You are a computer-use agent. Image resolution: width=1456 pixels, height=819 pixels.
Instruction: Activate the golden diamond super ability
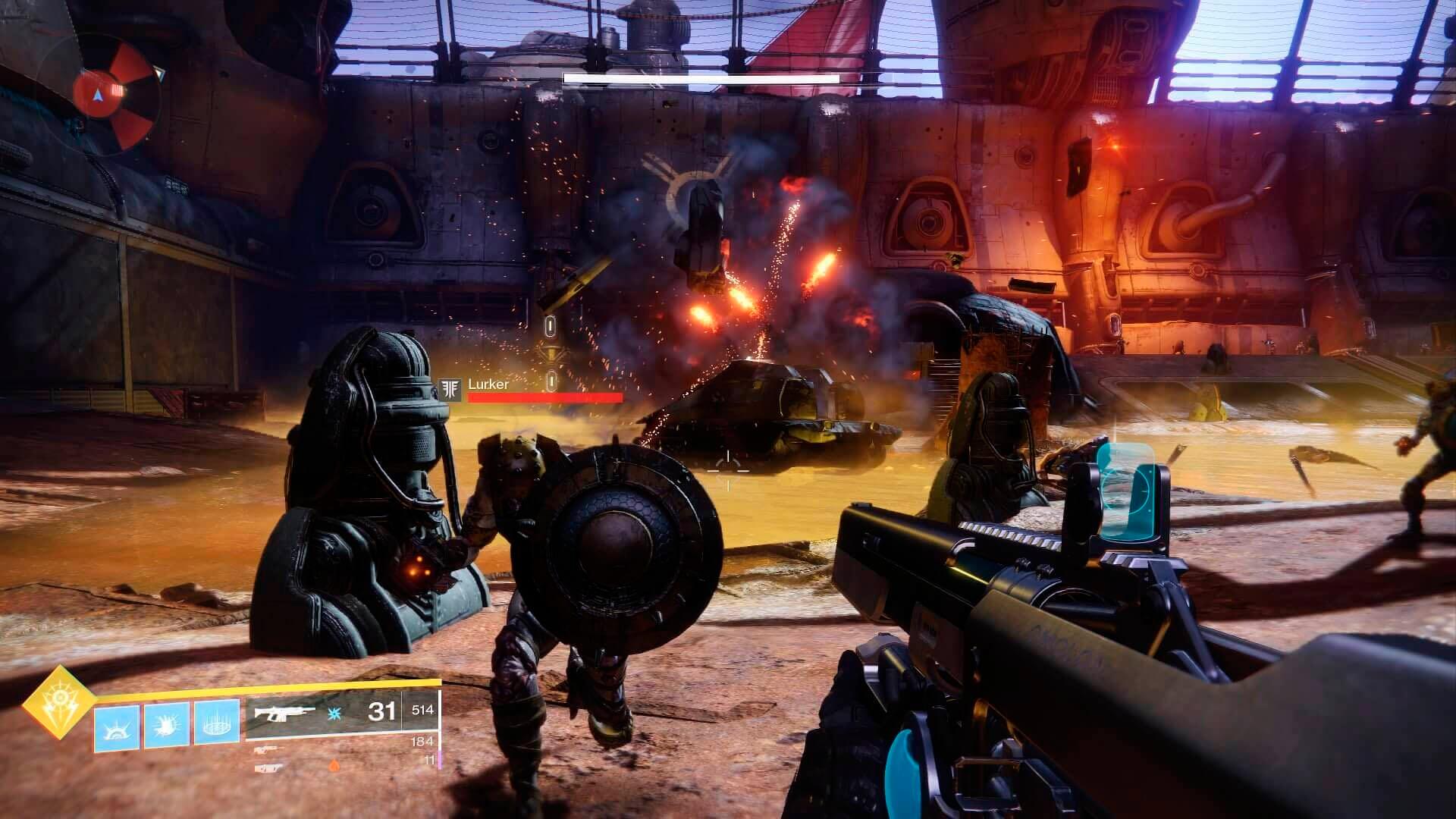pyautogui.click(x=58, y=702)
